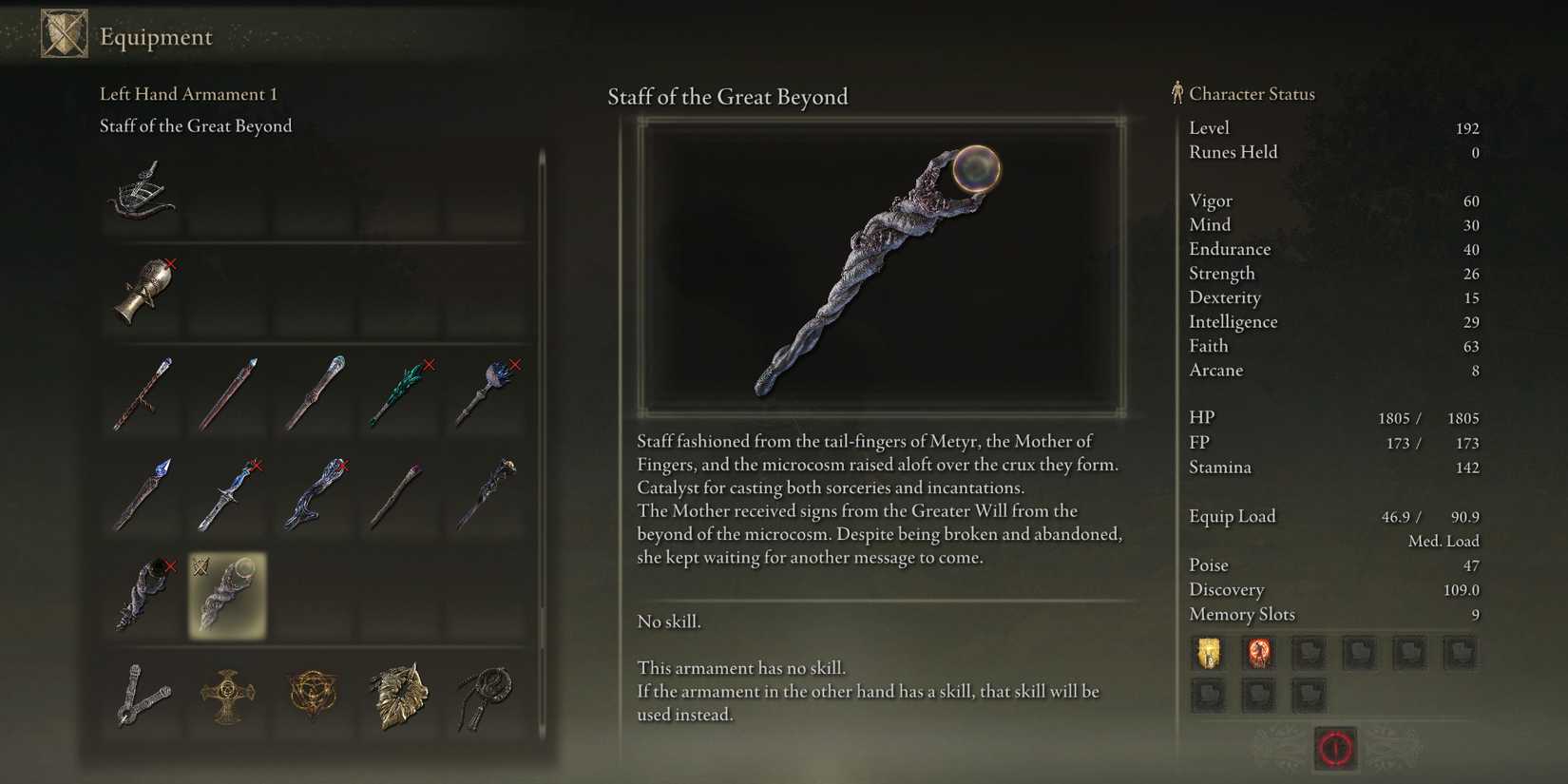This screenshot has width=1568, height=784.
Task: Select the golden cross sacred seal
Action: point(228,698)
